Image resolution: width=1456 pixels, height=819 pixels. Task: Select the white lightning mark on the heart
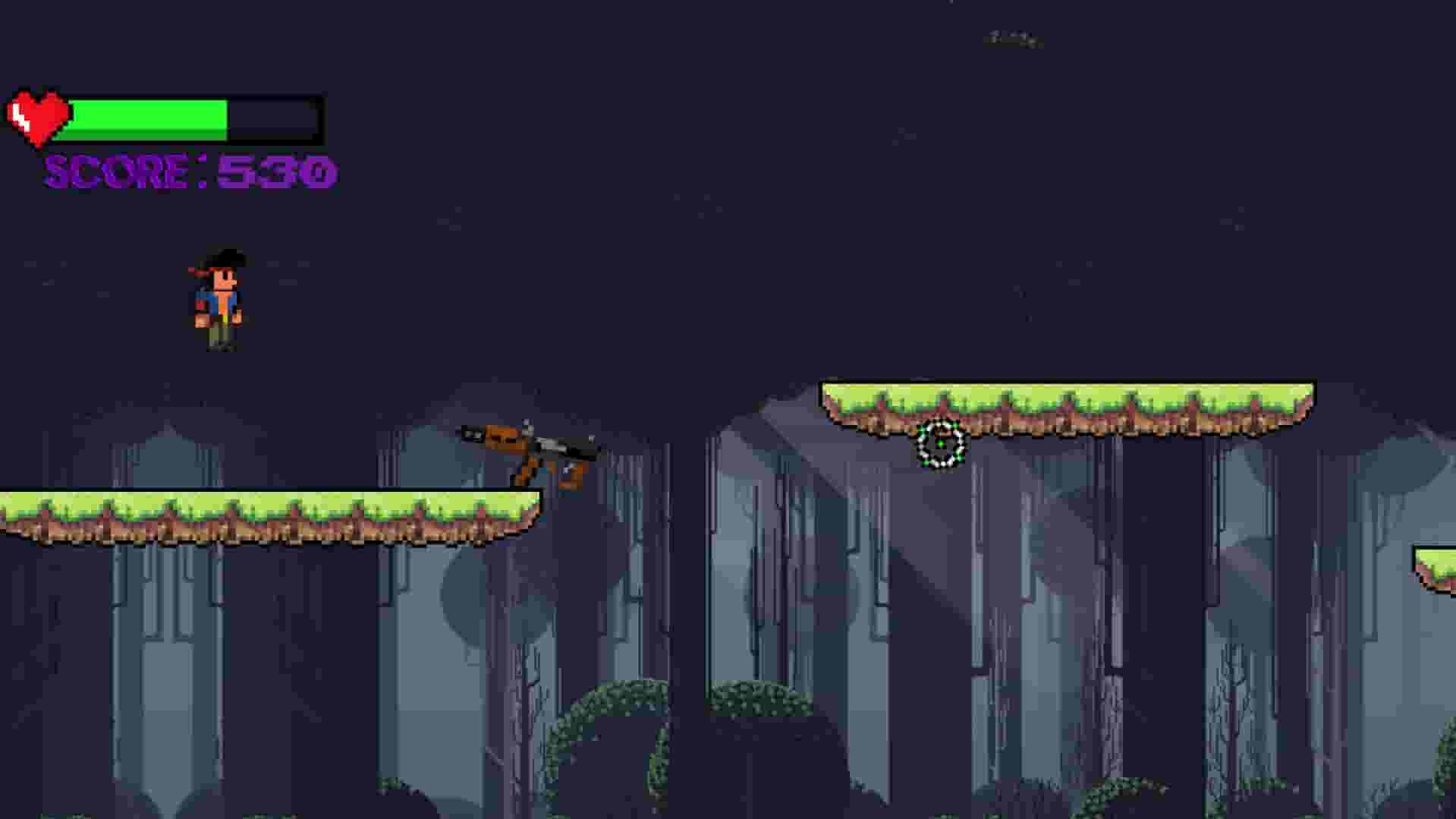[x=21, y=118]
